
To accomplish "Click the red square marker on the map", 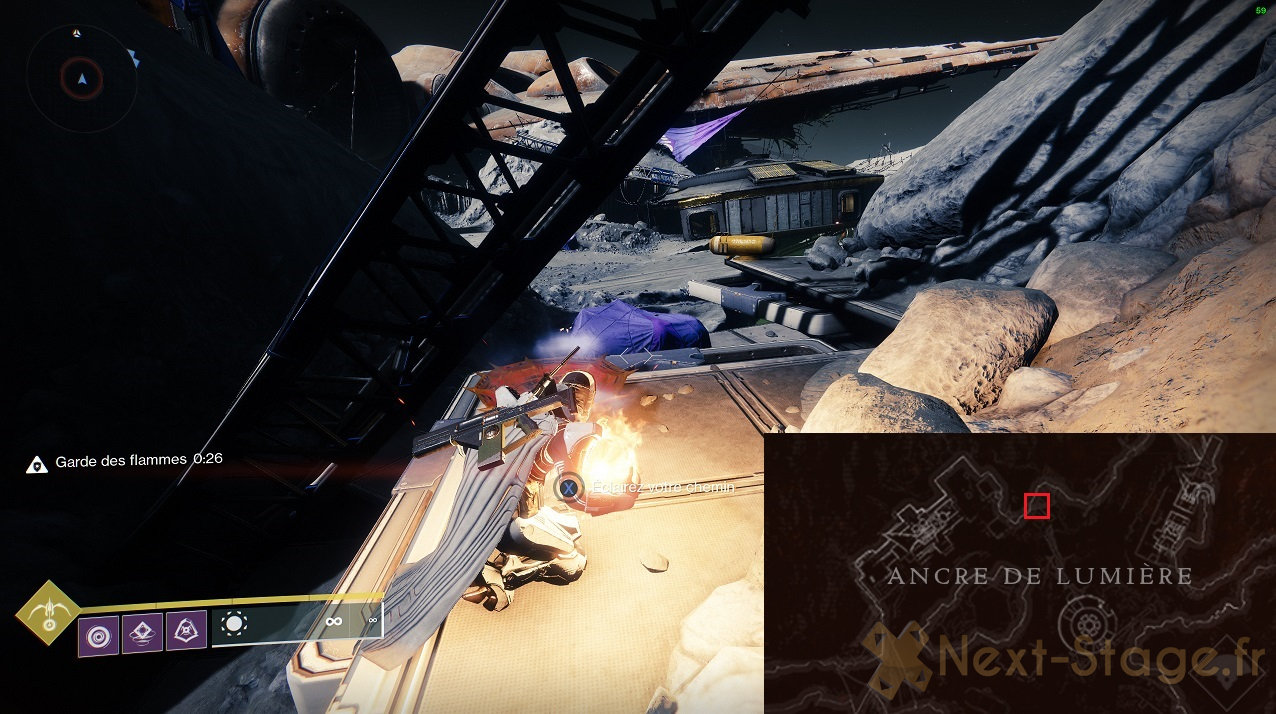I will tap(1037, 507).
